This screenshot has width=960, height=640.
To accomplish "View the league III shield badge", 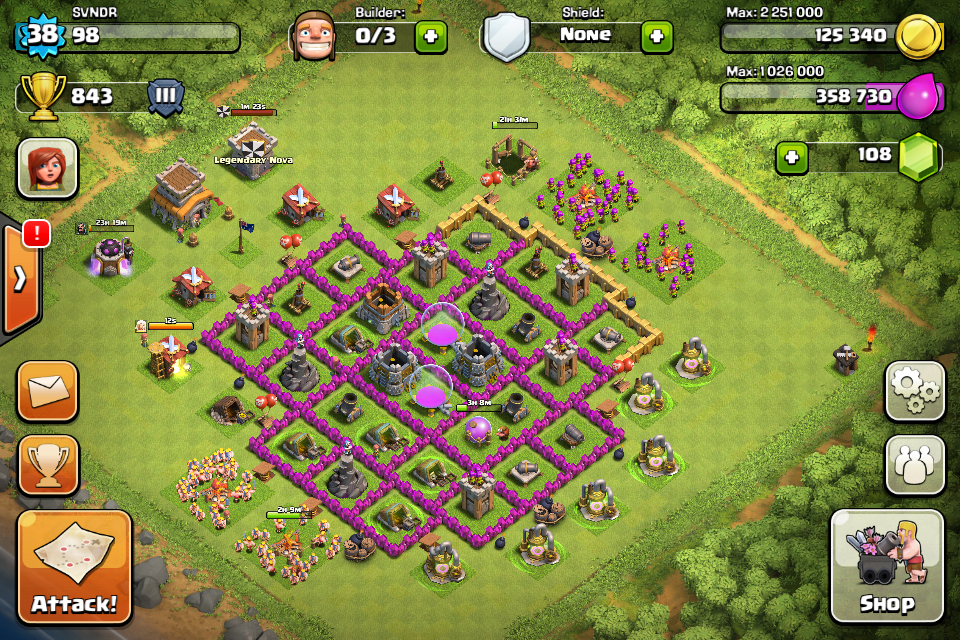I will click(x=166, y=97).
